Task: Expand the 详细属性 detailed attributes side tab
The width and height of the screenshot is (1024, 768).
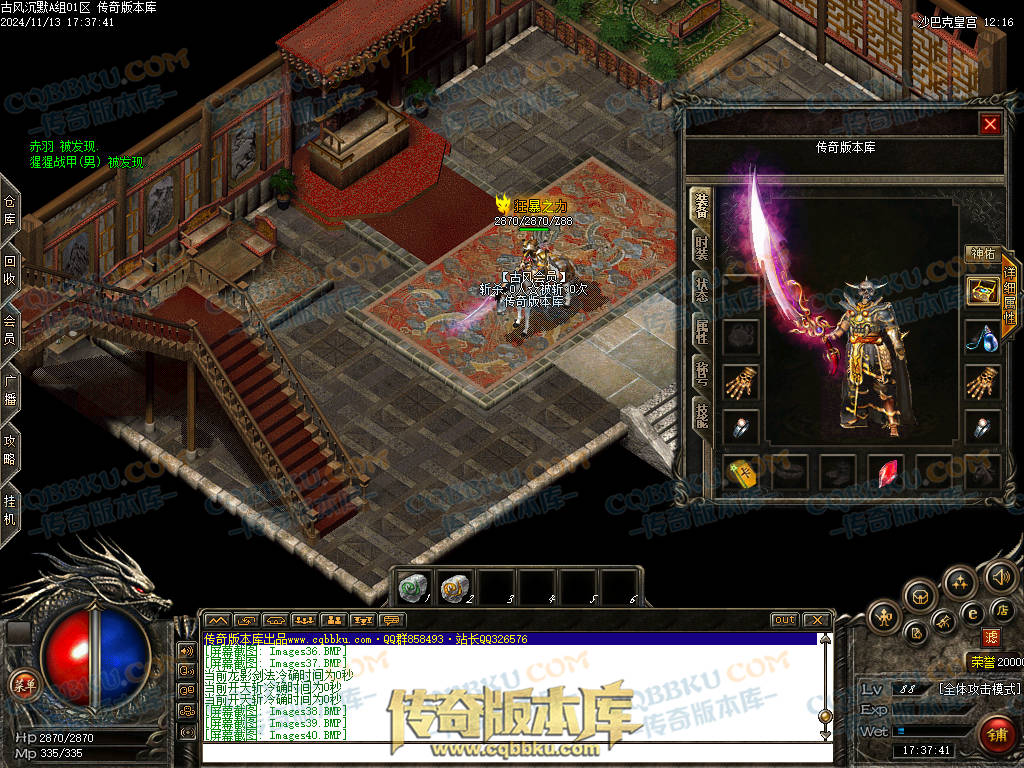Action: [1009, 296]
